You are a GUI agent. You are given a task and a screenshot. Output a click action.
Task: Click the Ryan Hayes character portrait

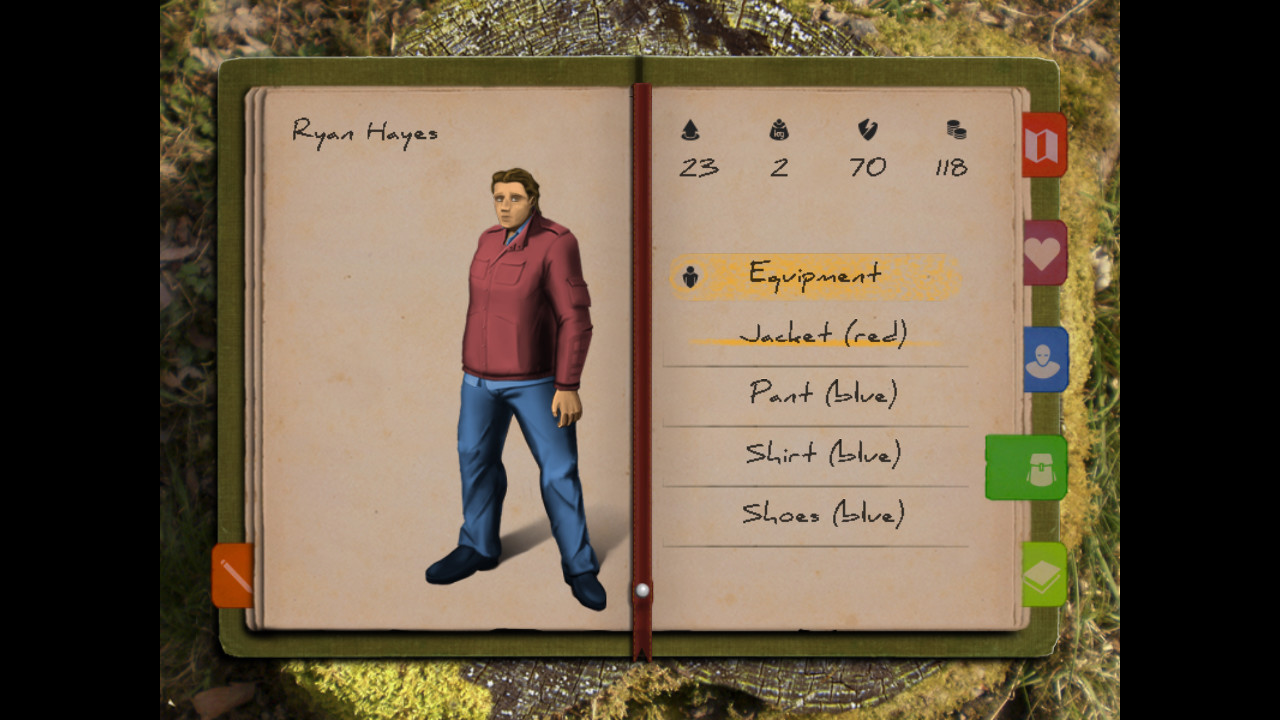coord(515,380)
